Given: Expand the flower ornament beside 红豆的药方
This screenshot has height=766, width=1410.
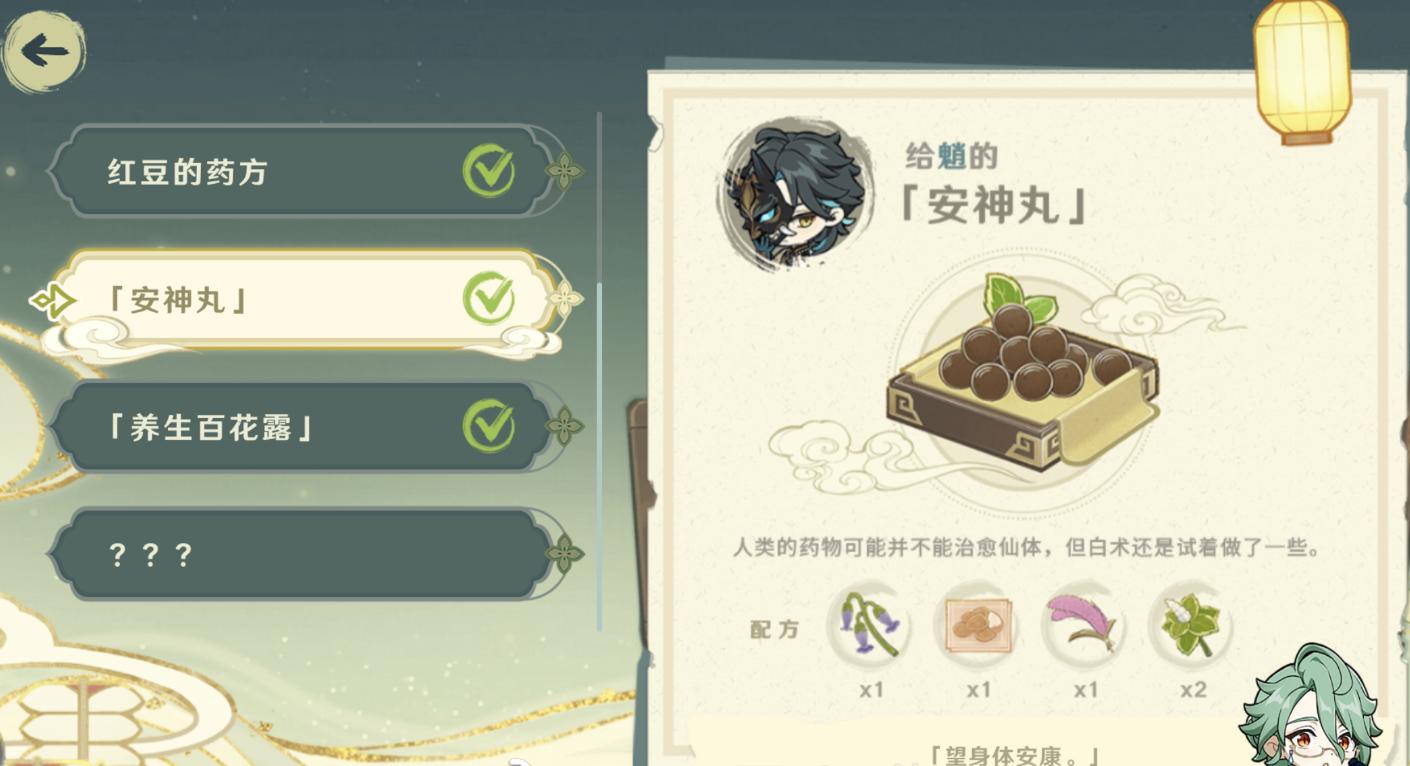Looking at the screenshot, I should 567,170.
